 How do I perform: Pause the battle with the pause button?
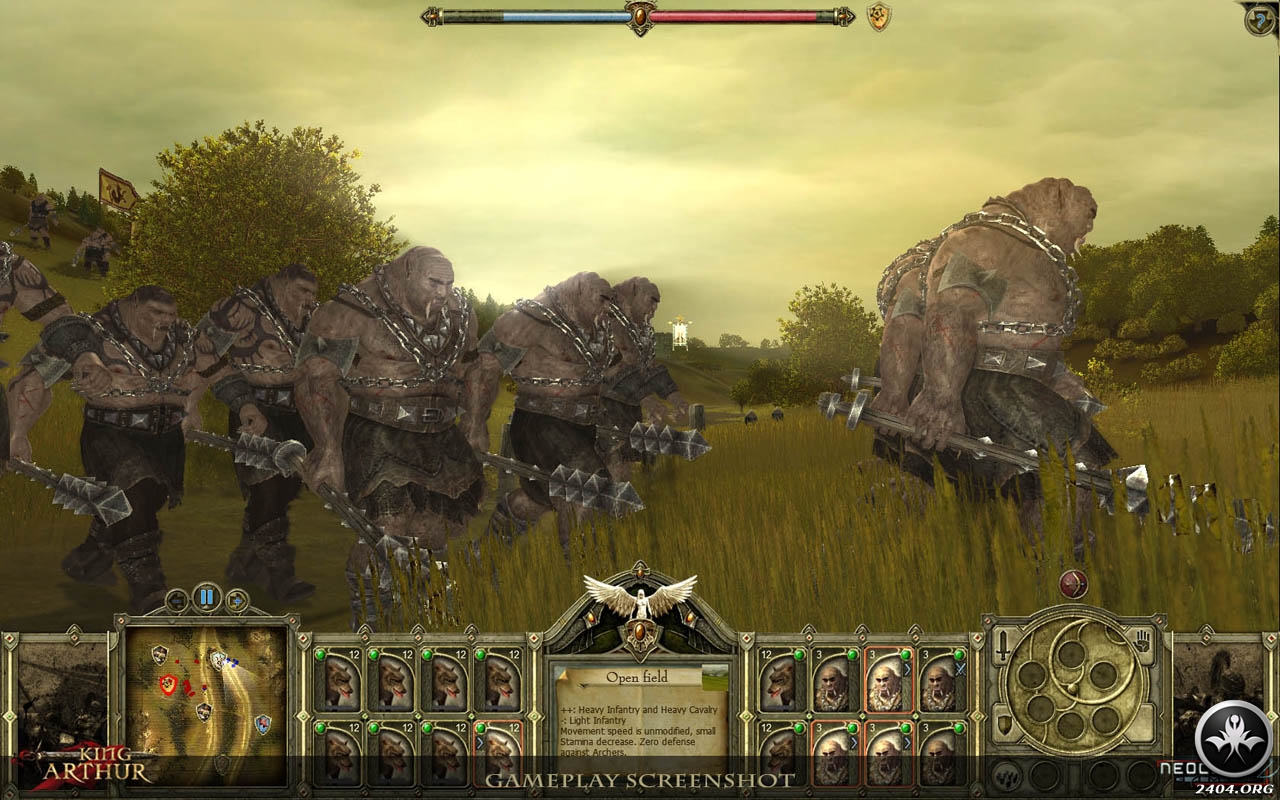[x=207, y=599]
